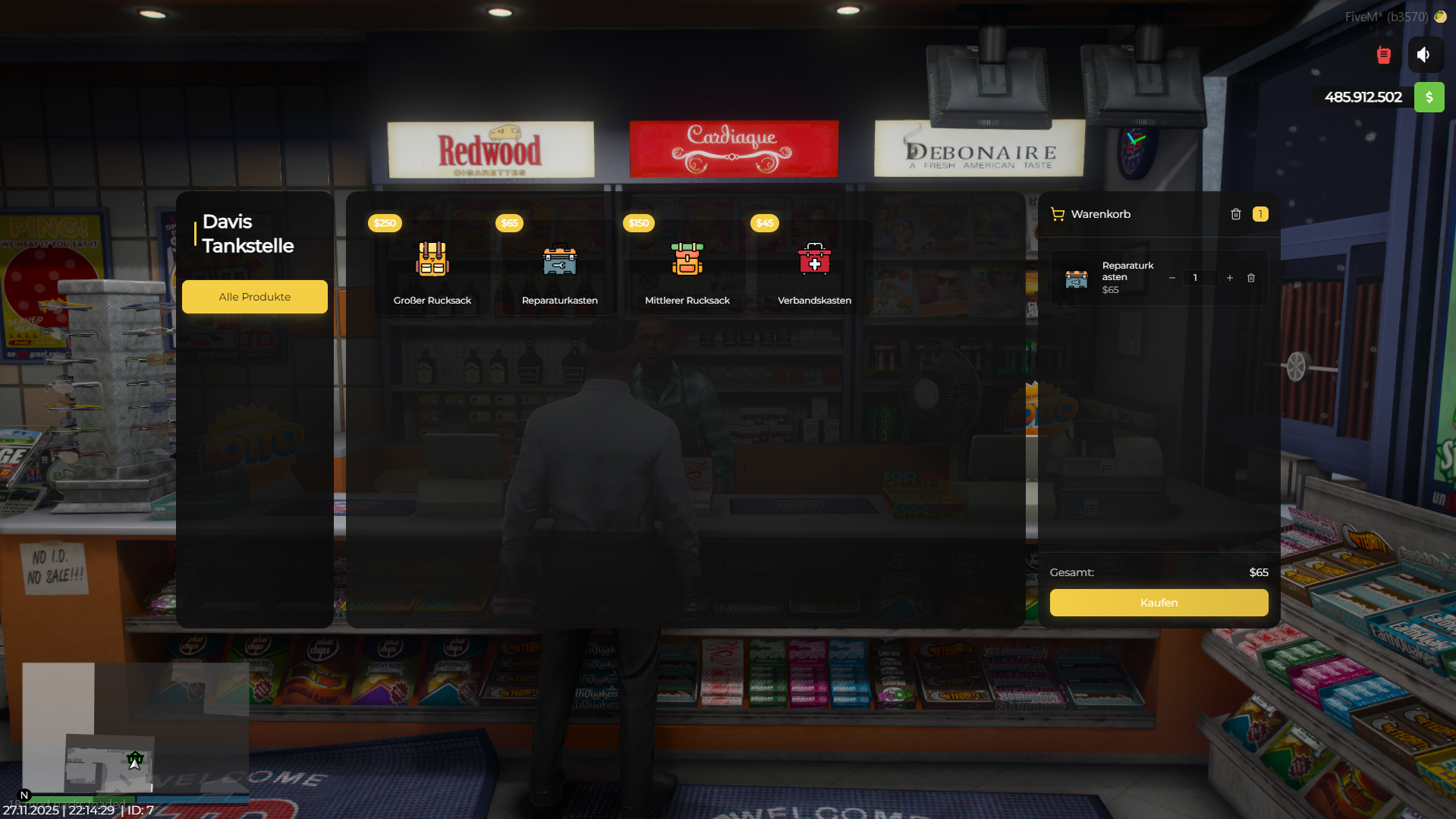Click the Reparaturkasten thumbnail inside the cart

(x=1076, y=278)
